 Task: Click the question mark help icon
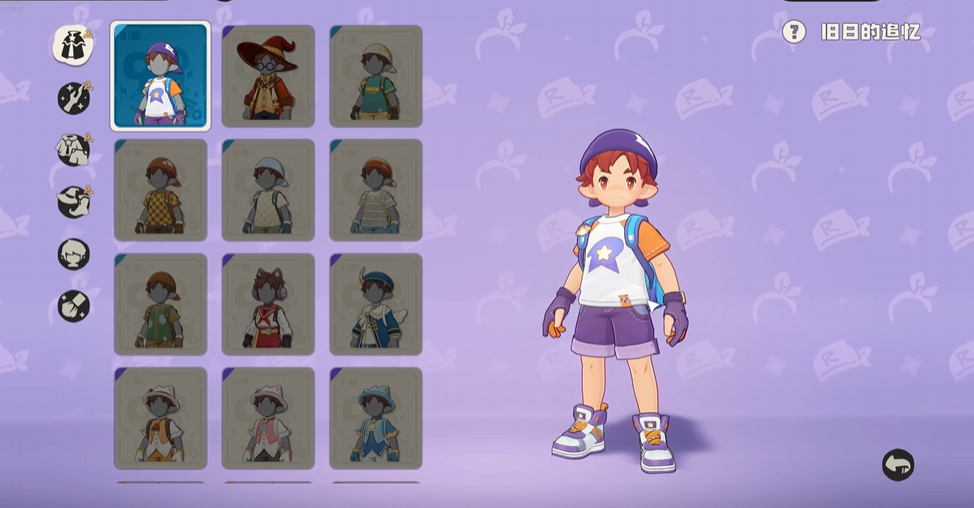tap(794, 32)
